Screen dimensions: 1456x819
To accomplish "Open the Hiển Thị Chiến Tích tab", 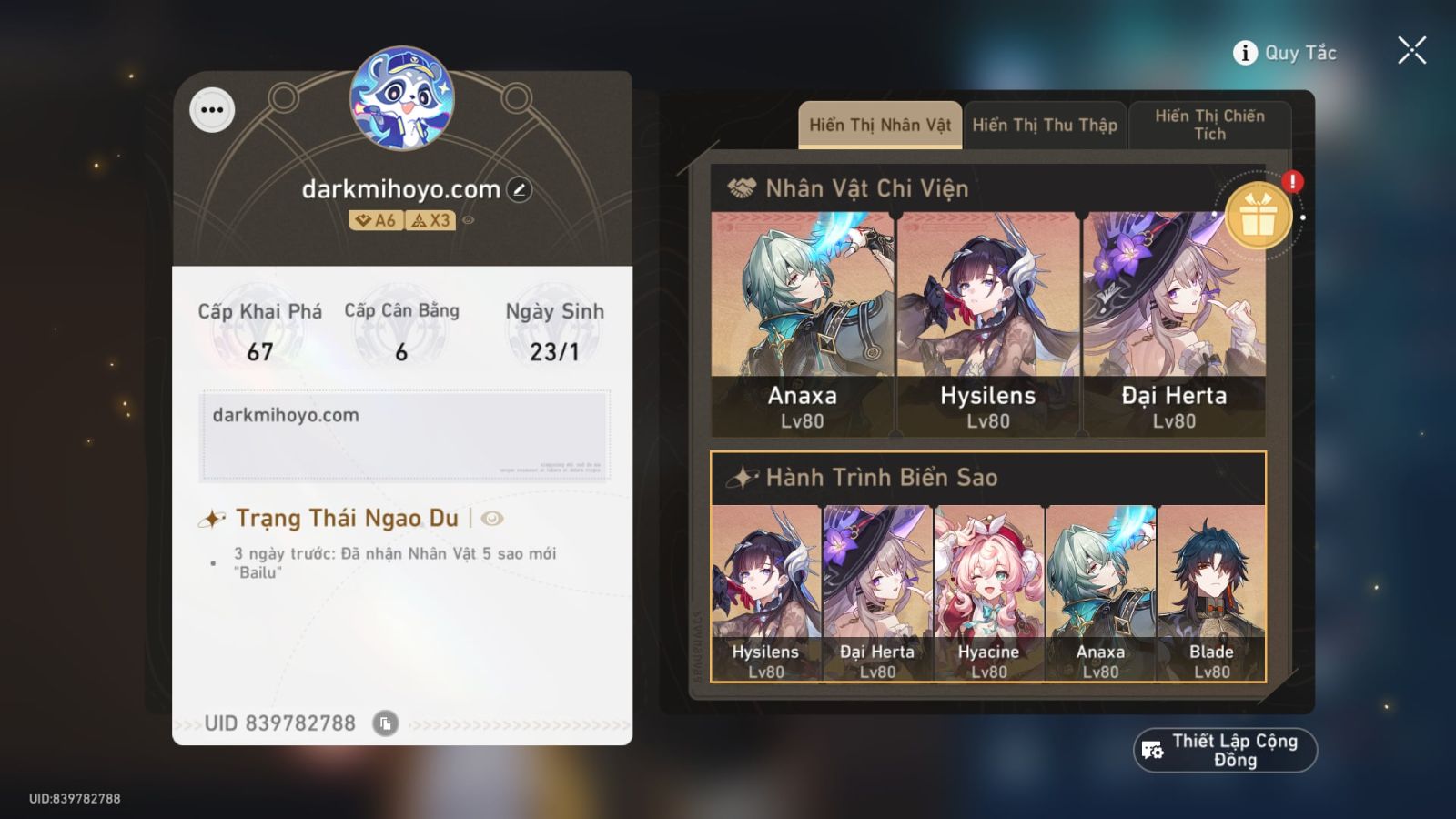I will pyautogui.click(x=1210, y=124).
